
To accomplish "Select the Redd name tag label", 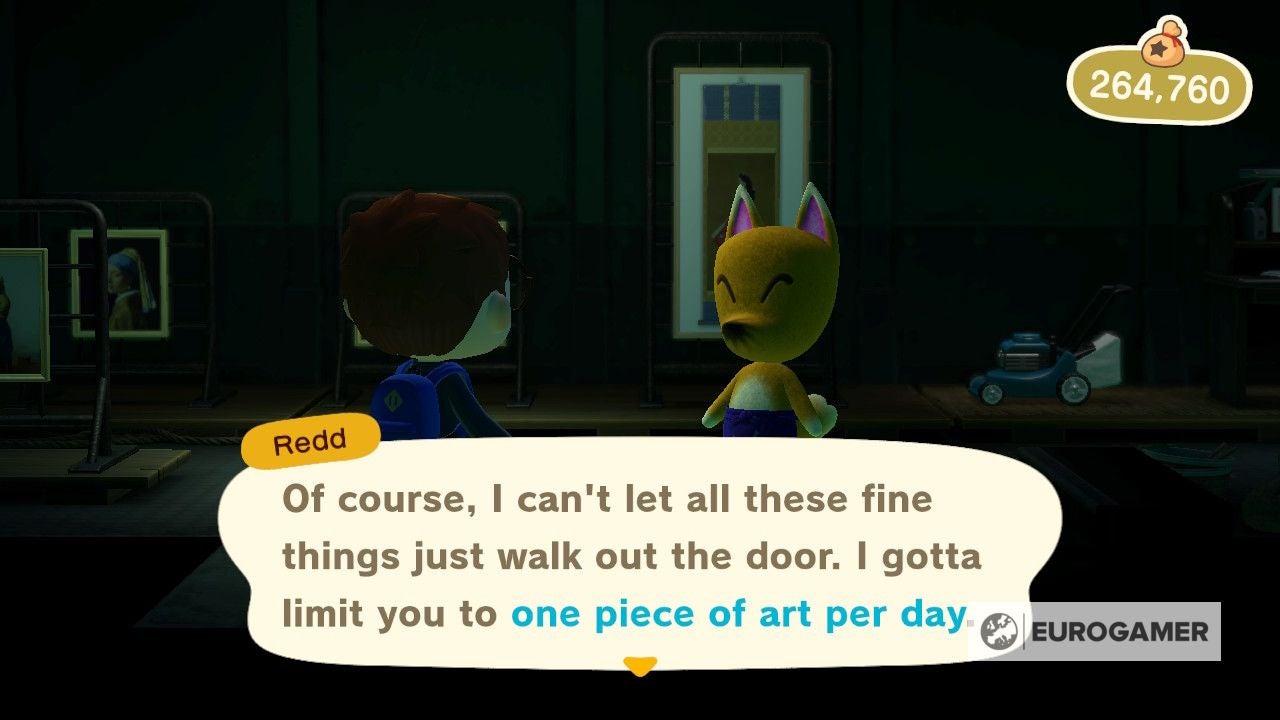I will 310,438.
